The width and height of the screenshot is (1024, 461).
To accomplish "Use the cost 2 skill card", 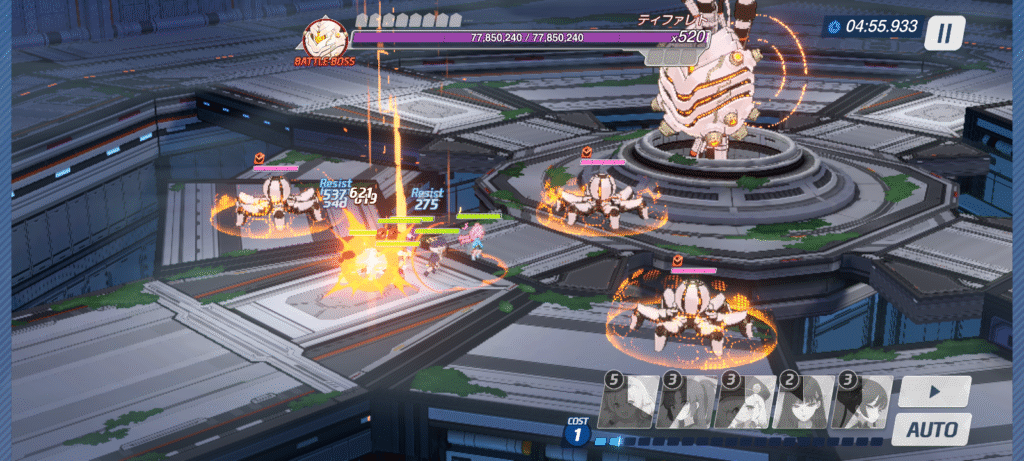I will (x=803, y=402).
